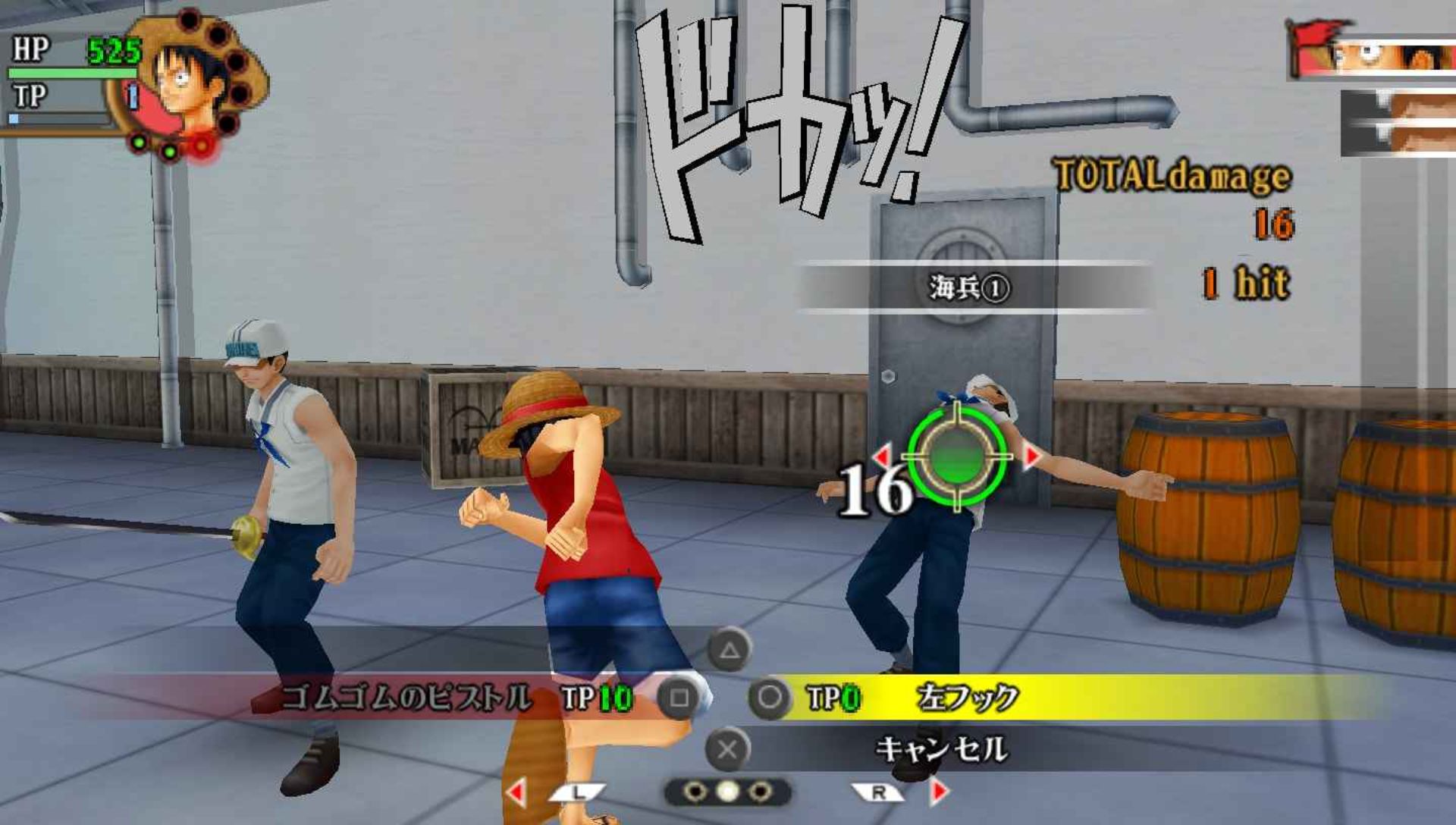The height and width of the screenshot is (825, 1456).
Task: Switch target with the reticle's right red arrow
Action: click(x=1032, y=456)
